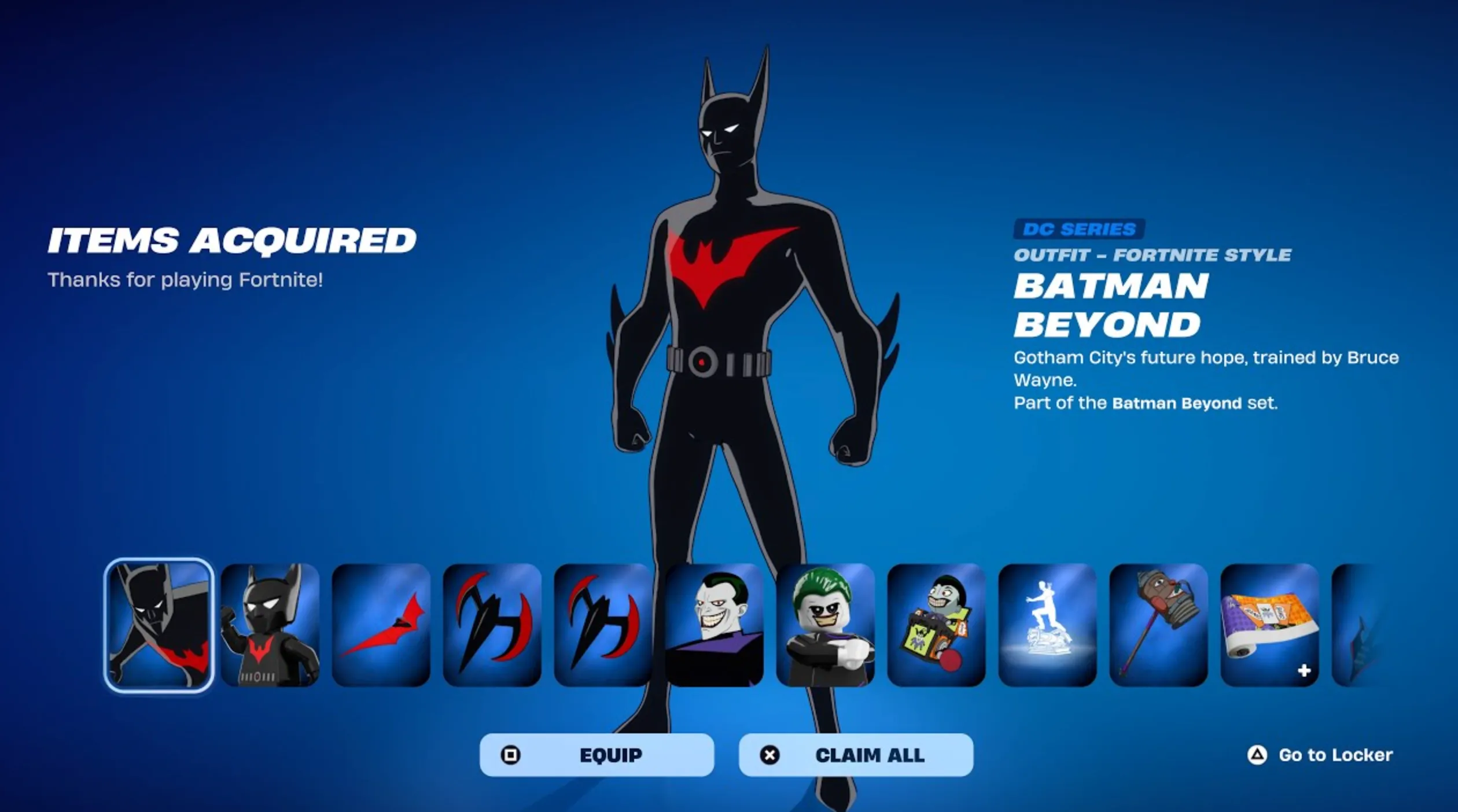Click the X controller glyph beside Claim All
1458x812 pixels.
pyautogui.click(x=770, y=755)
